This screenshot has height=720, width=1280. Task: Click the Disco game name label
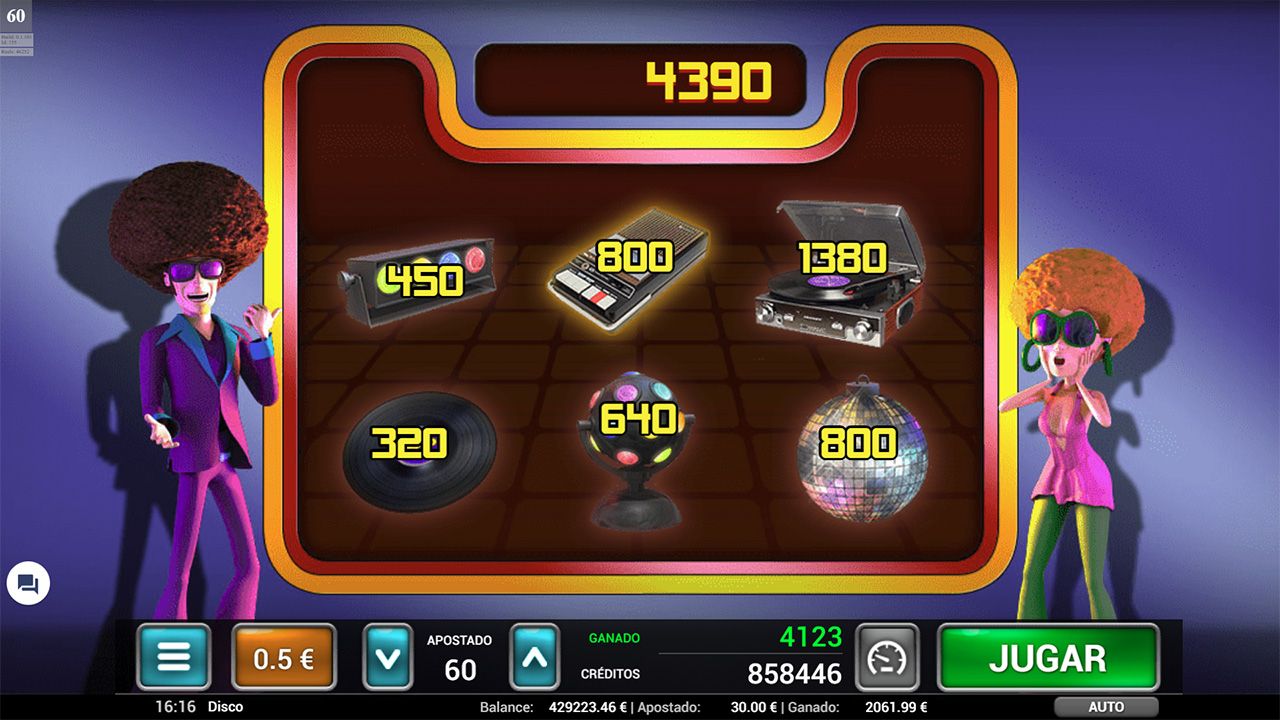tap(224, 706)
